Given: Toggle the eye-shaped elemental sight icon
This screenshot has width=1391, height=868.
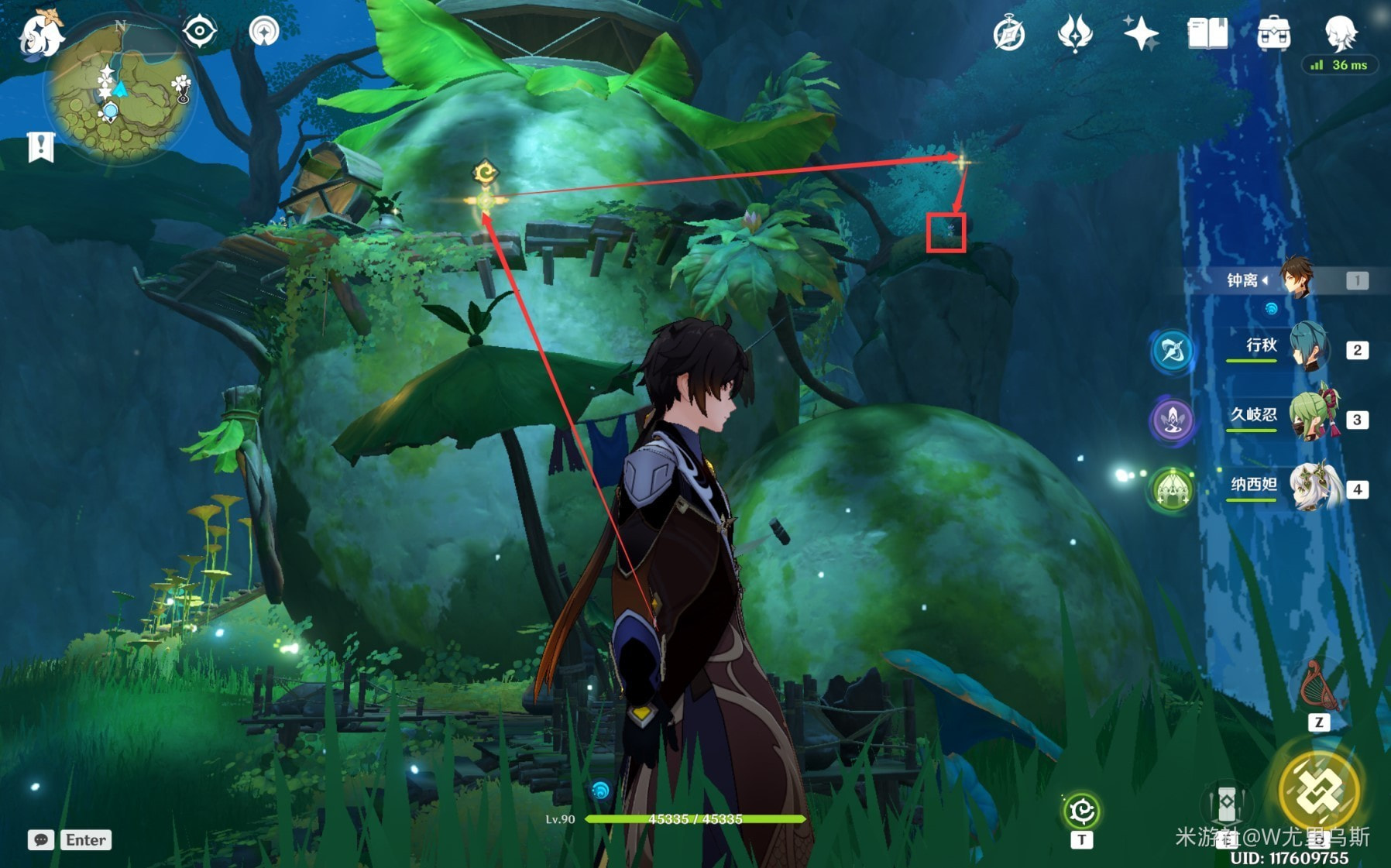Looking at the screenshot, I should [200, 32].
